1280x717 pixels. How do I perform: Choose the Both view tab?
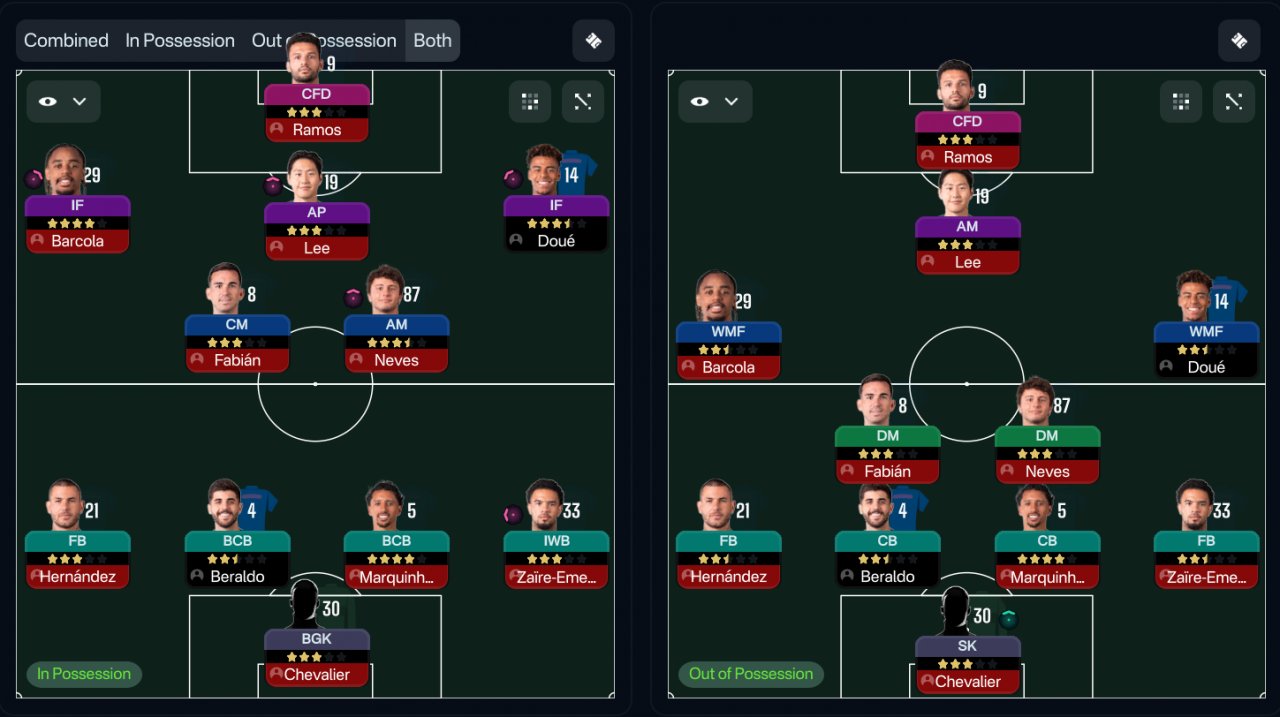pyautogui.click(x=432, y=41)
